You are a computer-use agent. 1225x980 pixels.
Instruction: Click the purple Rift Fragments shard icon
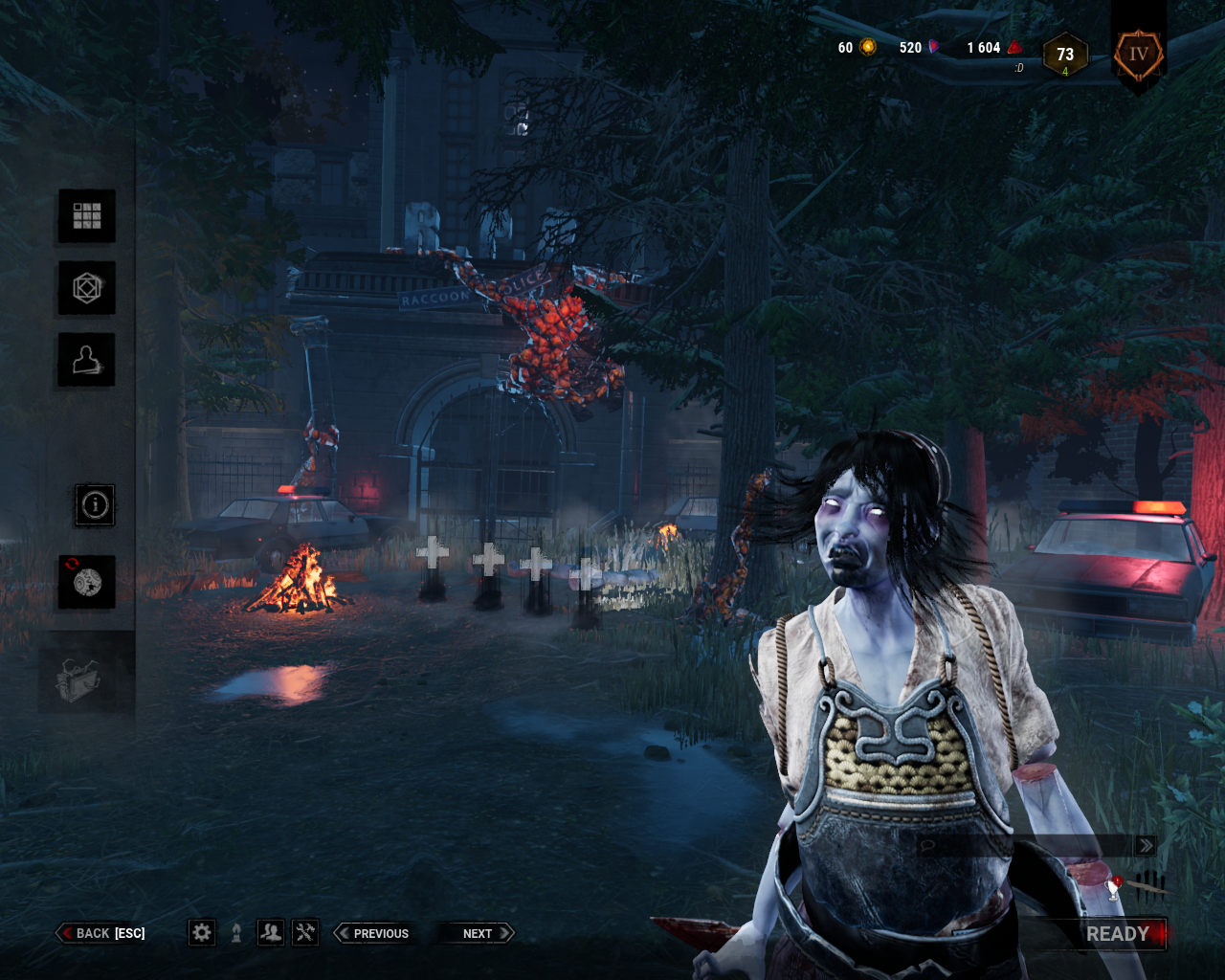tap(931, 46)
